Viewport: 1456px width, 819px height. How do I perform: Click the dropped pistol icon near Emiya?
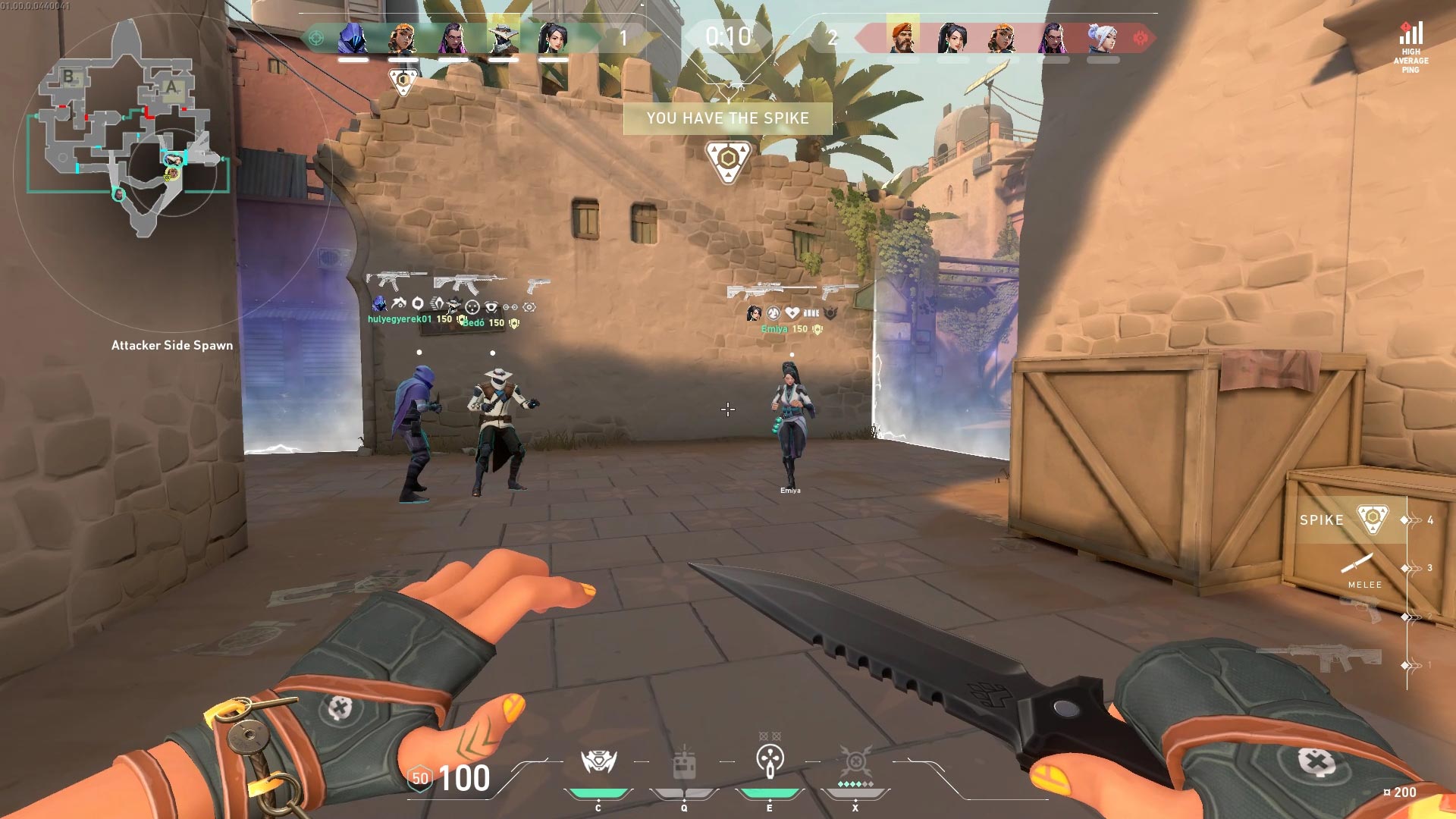click(x=830, y=292)
